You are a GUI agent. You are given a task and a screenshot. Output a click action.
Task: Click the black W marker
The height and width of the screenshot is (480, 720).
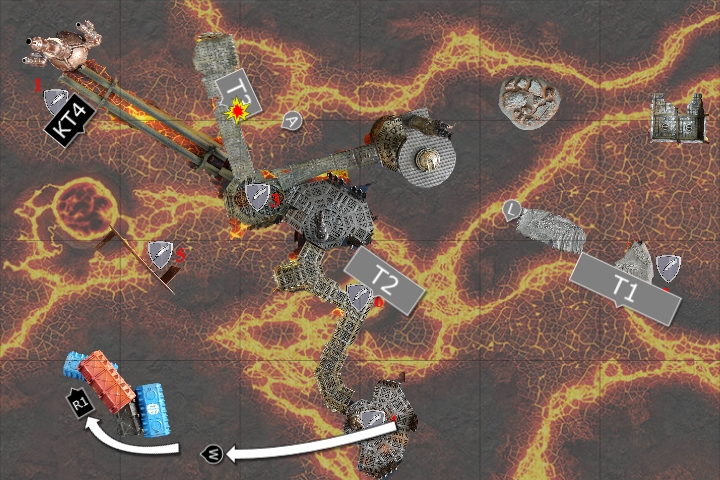pyautogui.click(x=213, y=454)
